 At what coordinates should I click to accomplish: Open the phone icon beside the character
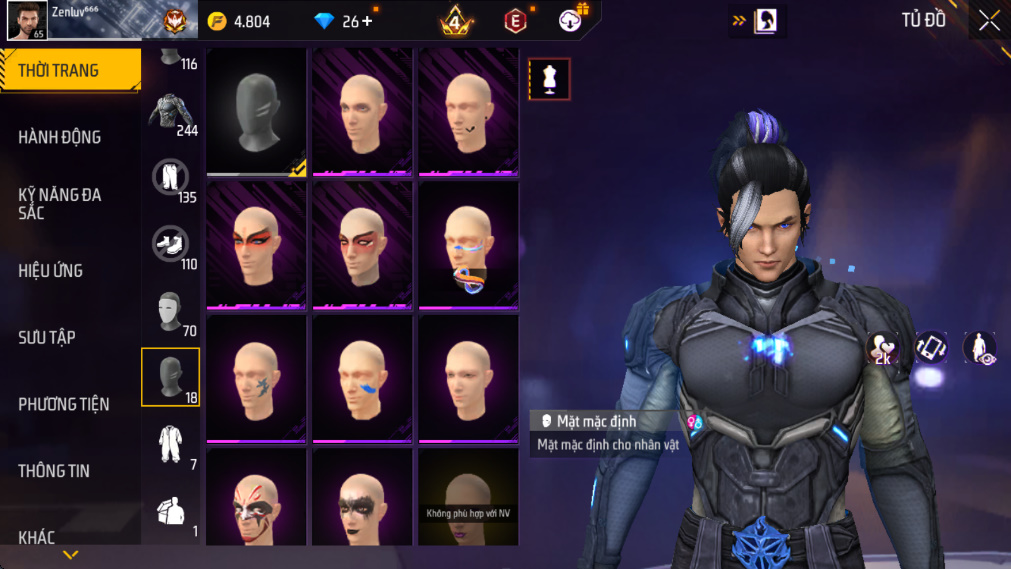pos(931,347)
